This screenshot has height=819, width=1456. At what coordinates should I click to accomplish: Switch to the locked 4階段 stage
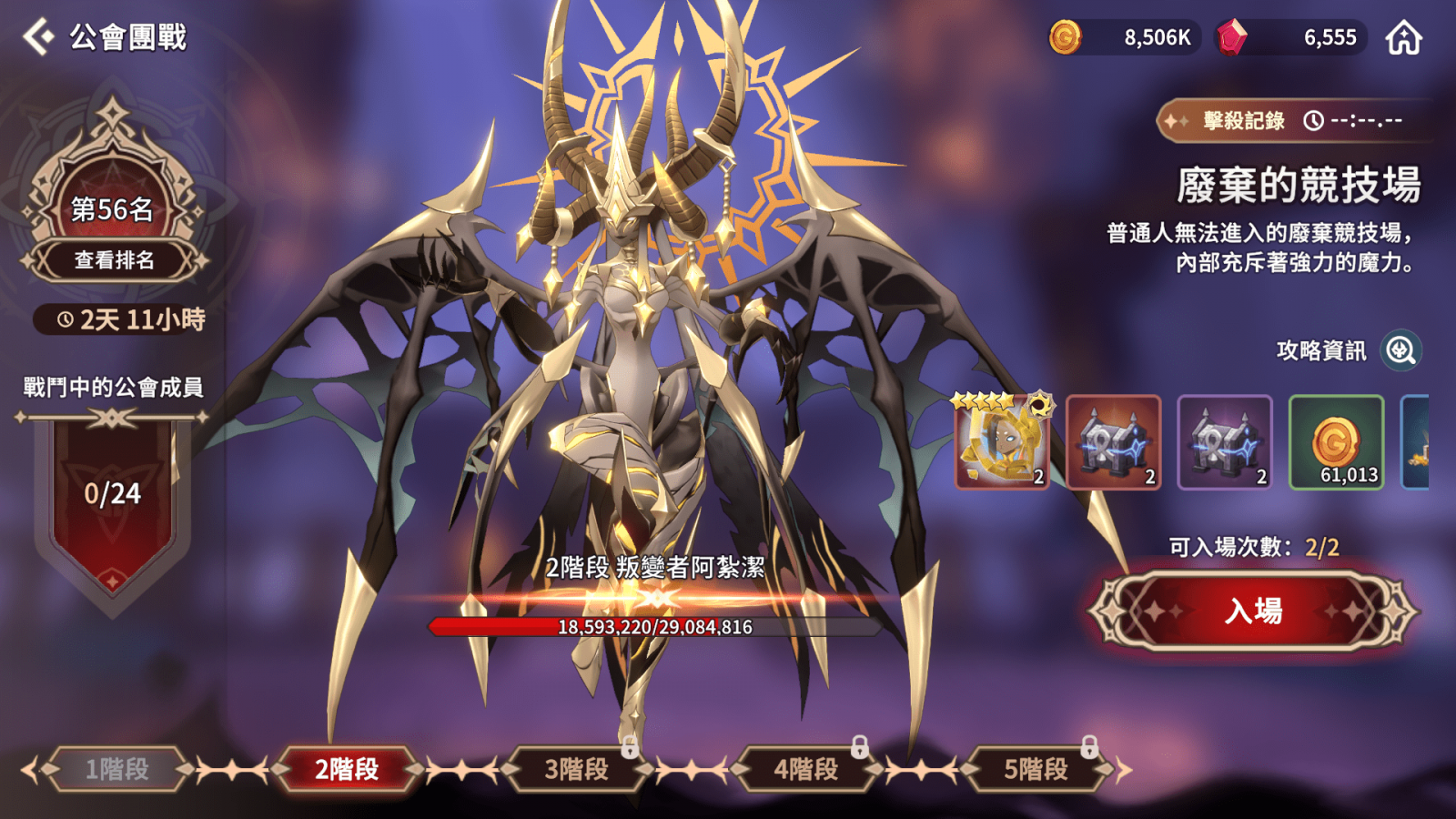click(x=806, y=769)
